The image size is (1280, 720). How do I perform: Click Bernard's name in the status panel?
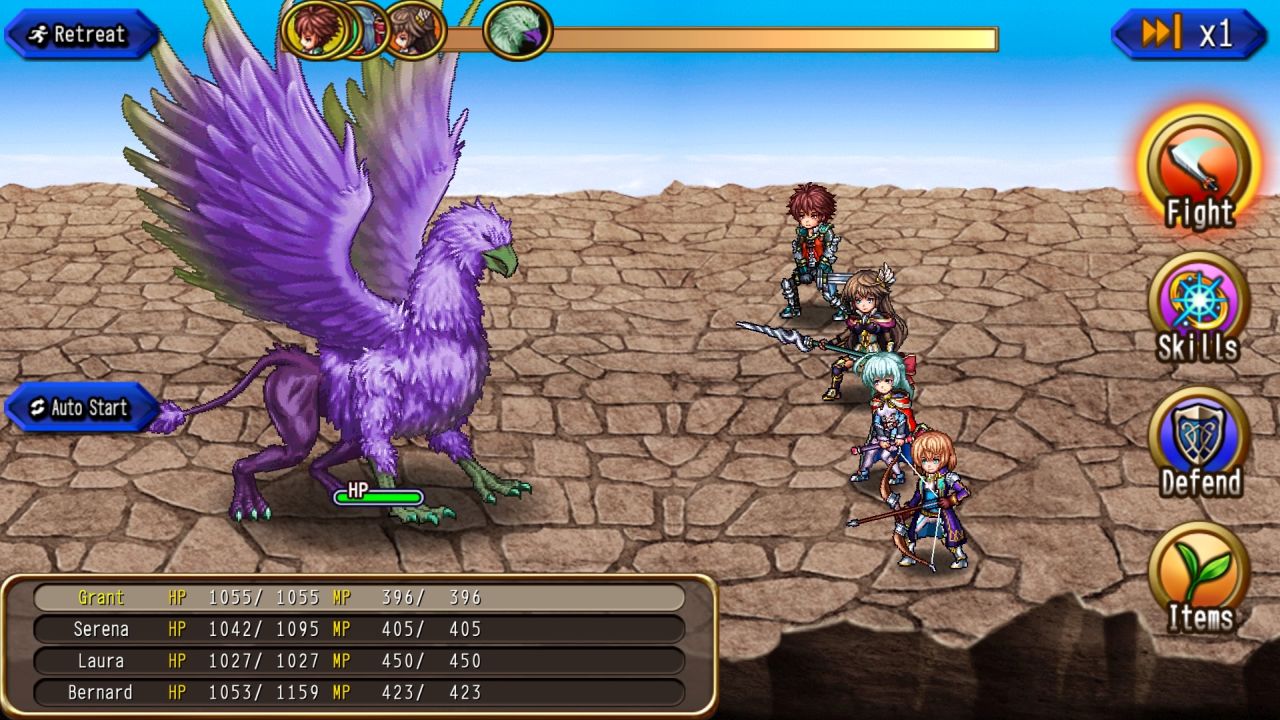(105, 692)
